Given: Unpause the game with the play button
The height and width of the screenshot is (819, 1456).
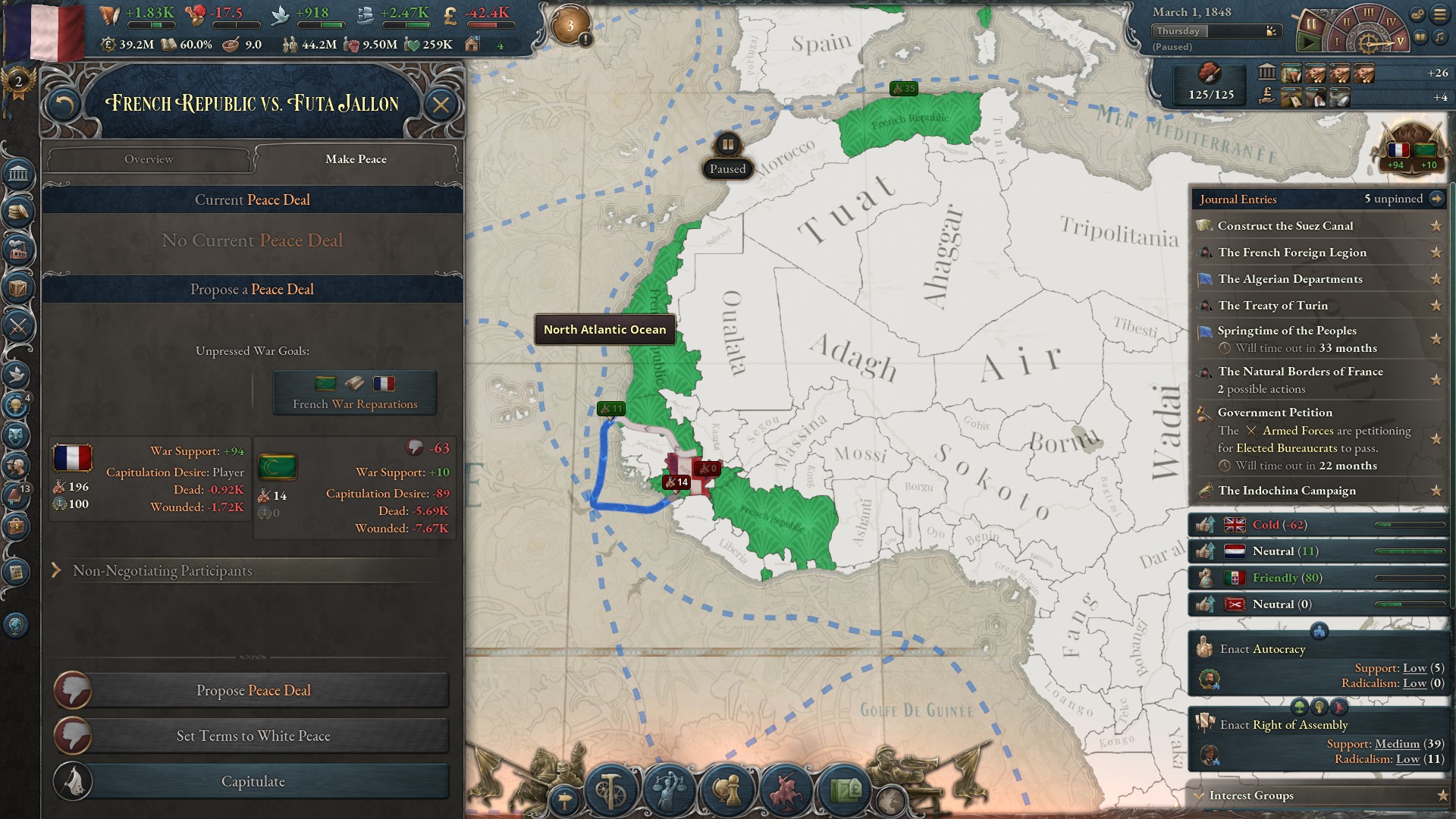Looking at the screenshot, I should pyautogui.click(x=1308, y=42).
